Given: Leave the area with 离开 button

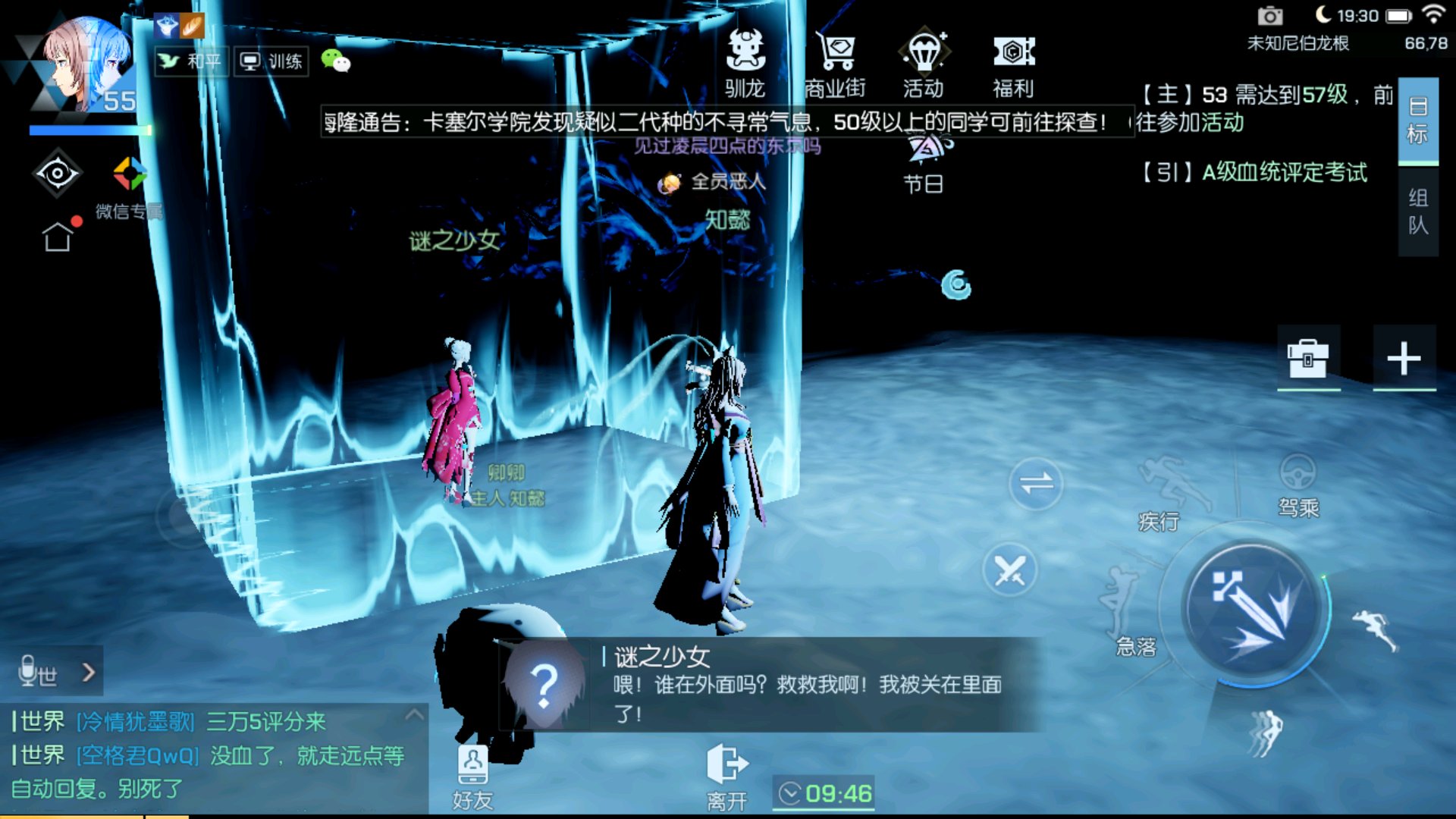Looking at the screenshot, I should coord(726,775).
